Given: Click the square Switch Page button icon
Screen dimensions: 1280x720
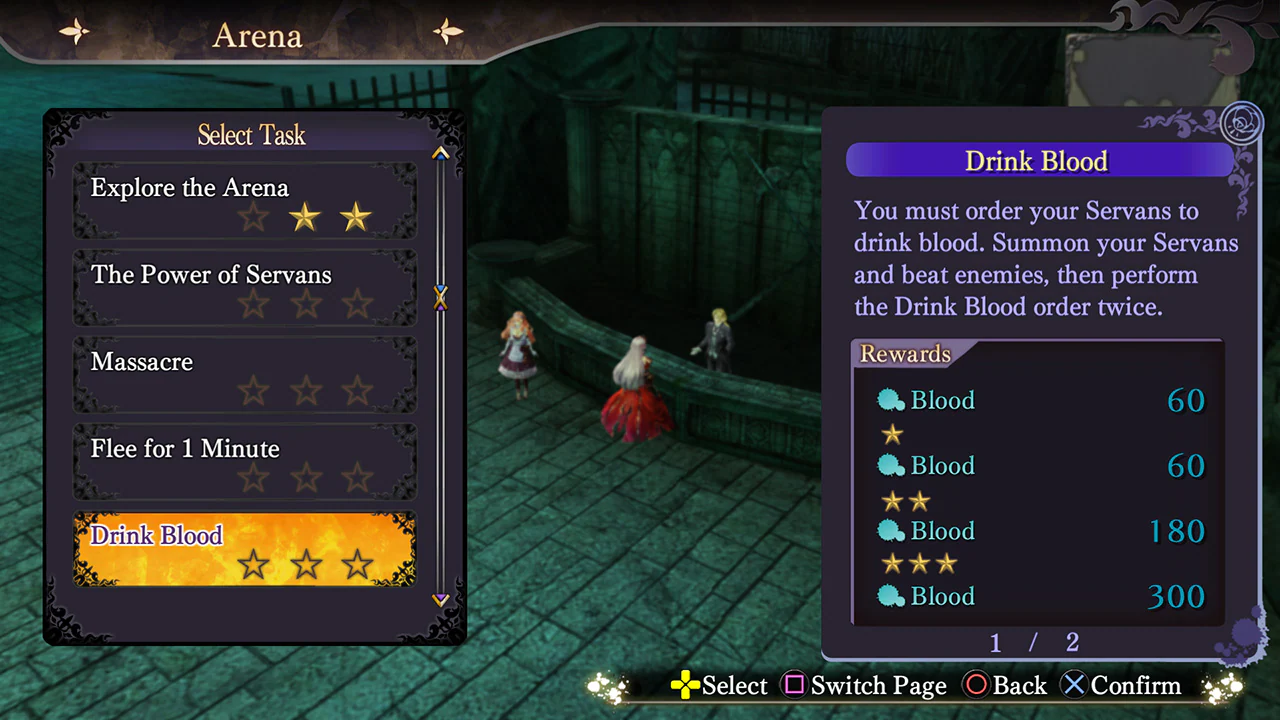Looking at the screenshot, I should 795,686.
